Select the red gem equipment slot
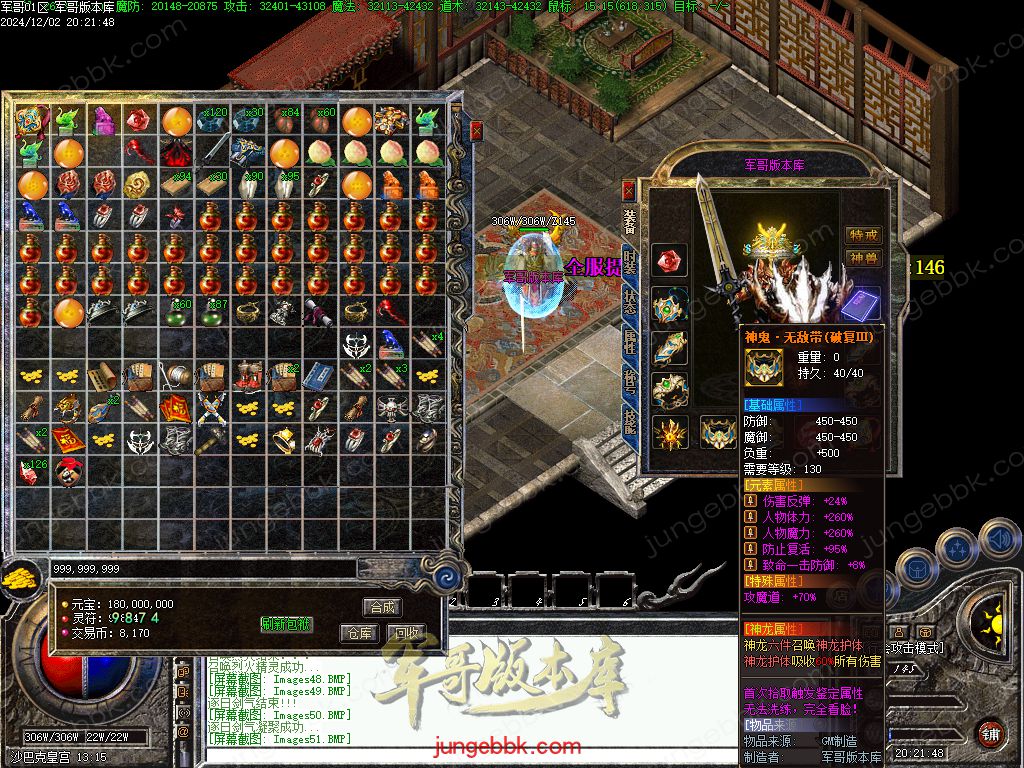 670,261
